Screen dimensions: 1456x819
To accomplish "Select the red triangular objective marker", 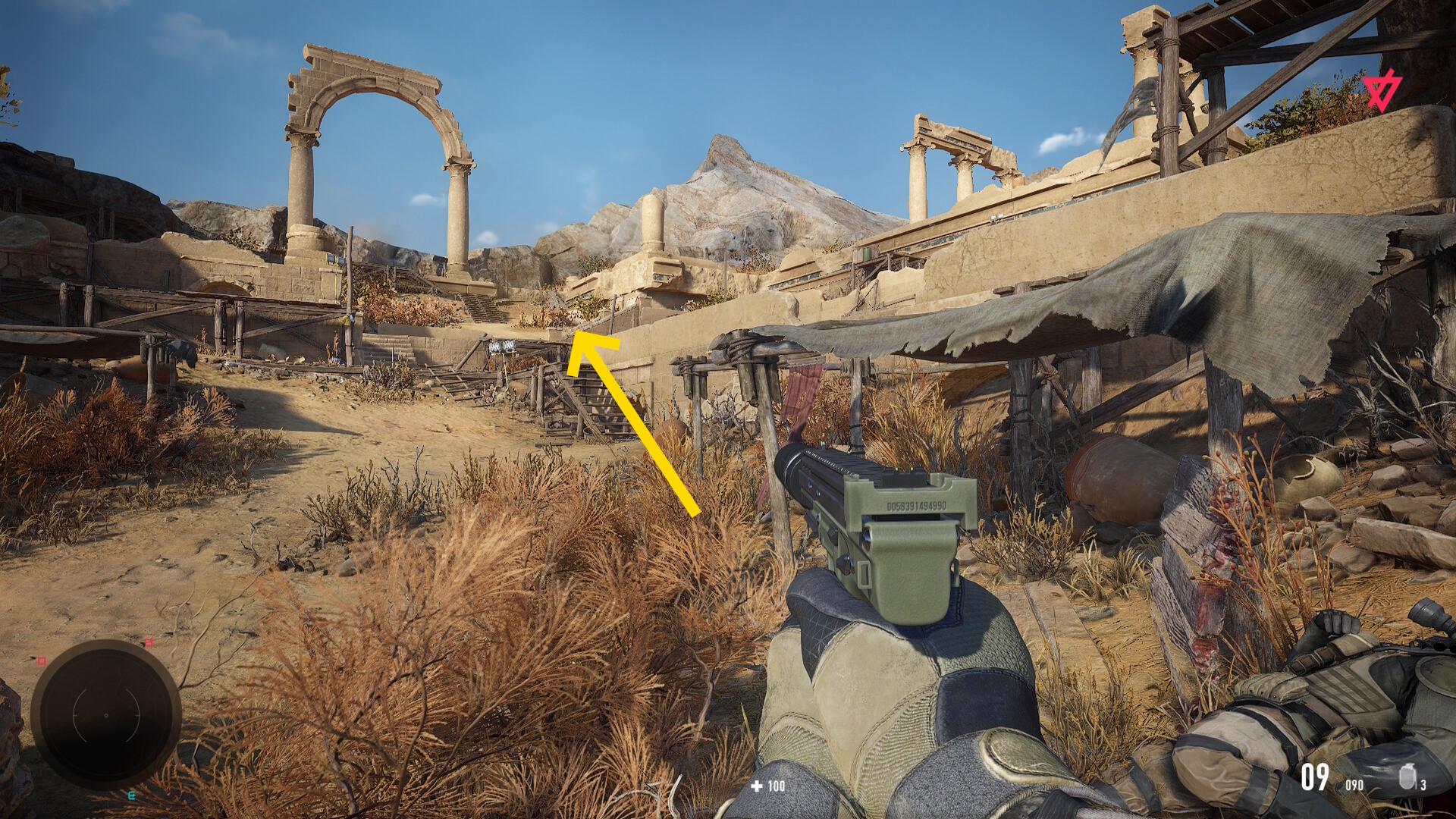I will click(x=1381, y=92).
